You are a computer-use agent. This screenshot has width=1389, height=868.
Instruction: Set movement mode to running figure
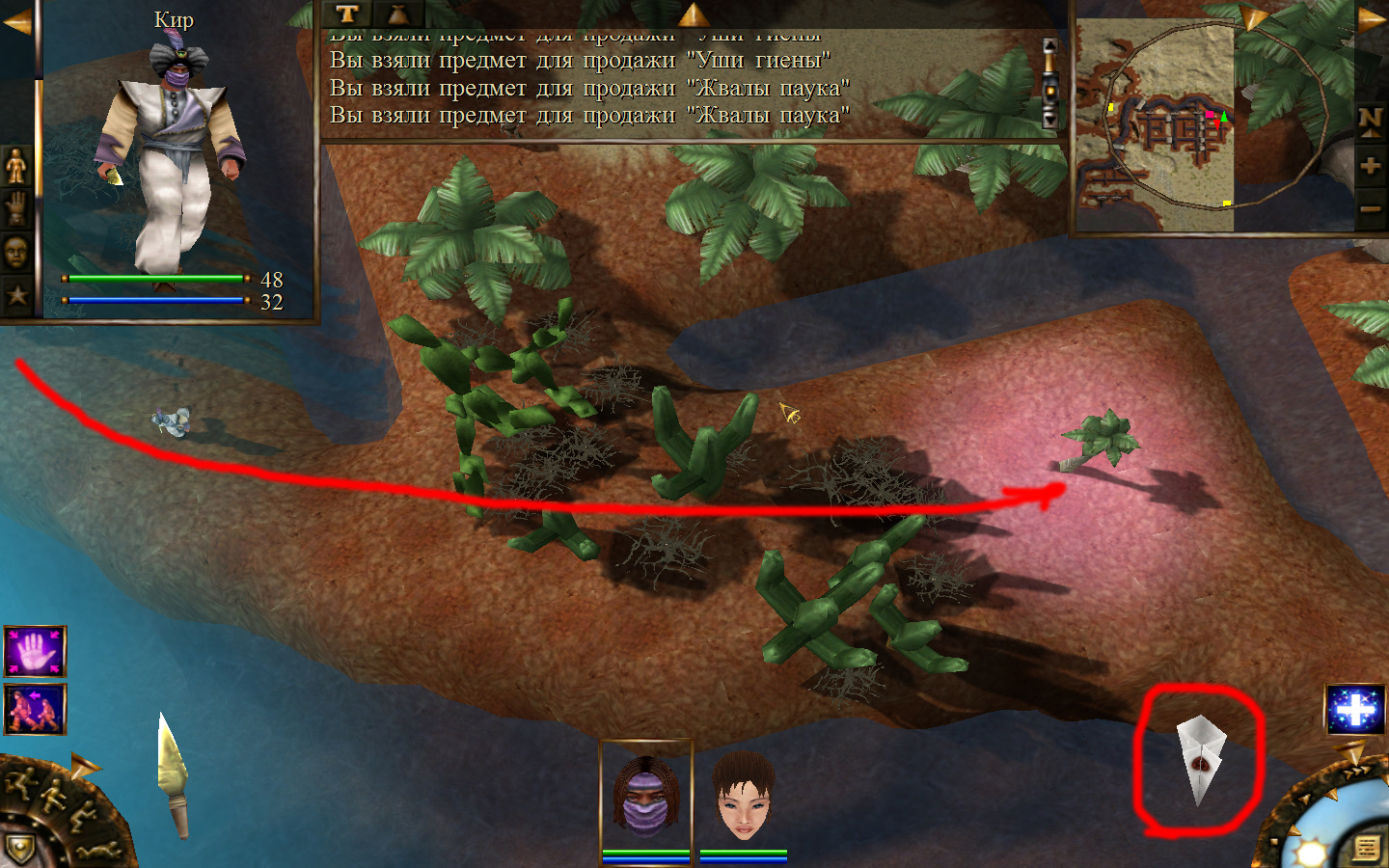click(x=19, y=783)
